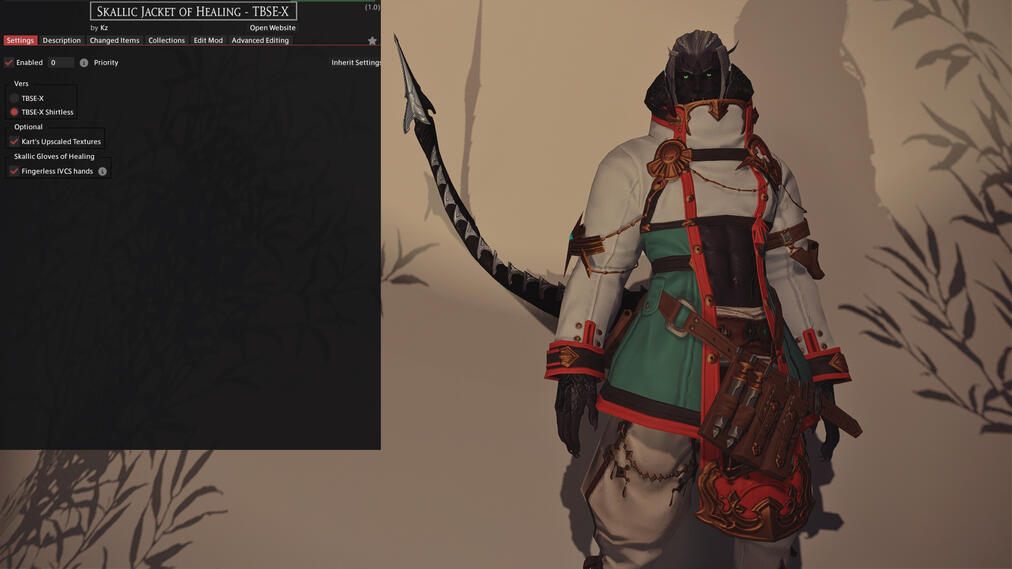Click the info icon beside Priority
Viewport: 1012px width, 569px height.
click(x=84, y=62)
